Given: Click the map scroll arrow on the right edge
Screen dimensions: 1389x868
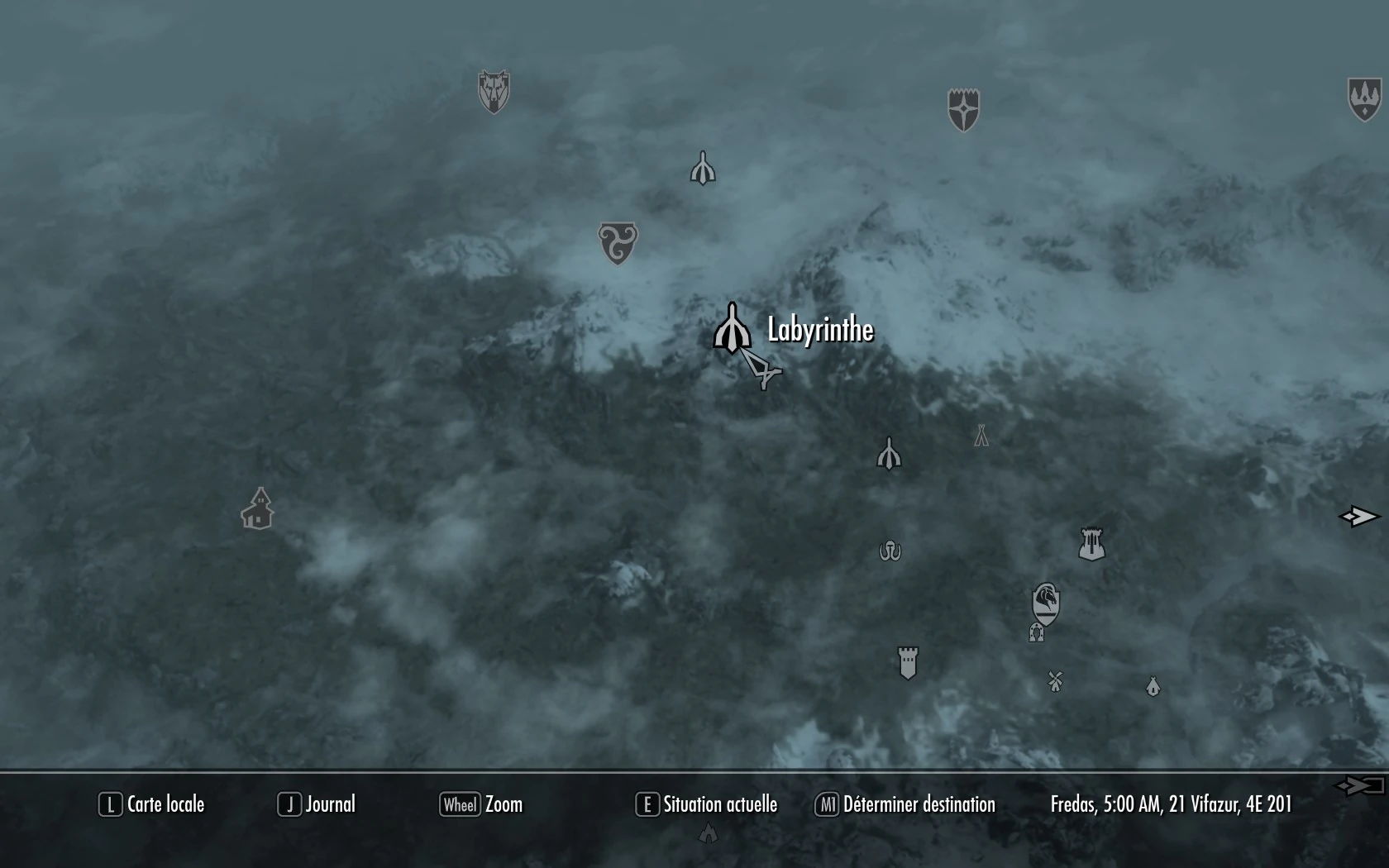Looking at the screenshot, I should click(1361, 517).
